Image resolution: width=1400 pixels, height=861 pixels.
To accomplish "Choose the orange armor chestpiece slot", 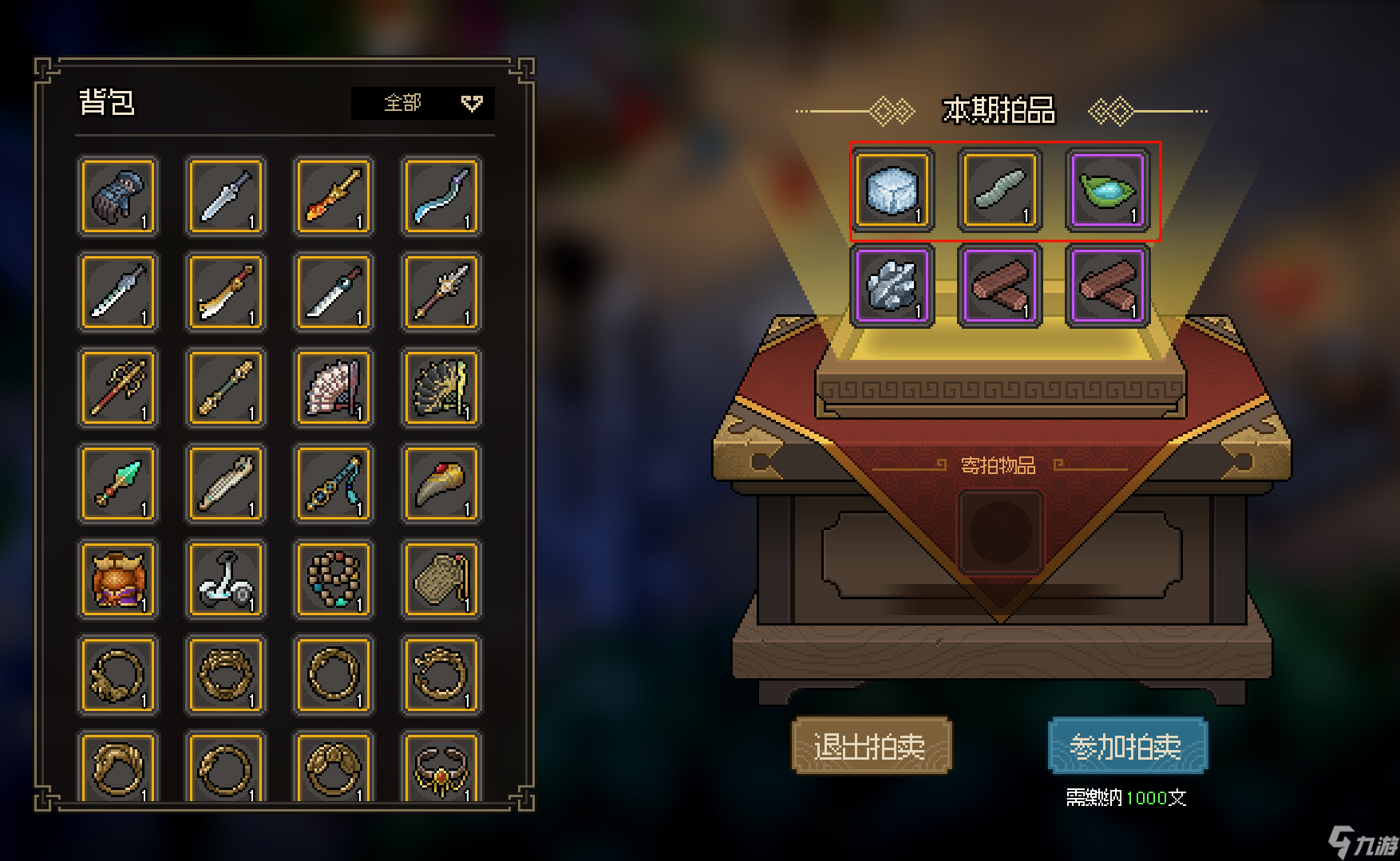I will (x=118, y=579).
